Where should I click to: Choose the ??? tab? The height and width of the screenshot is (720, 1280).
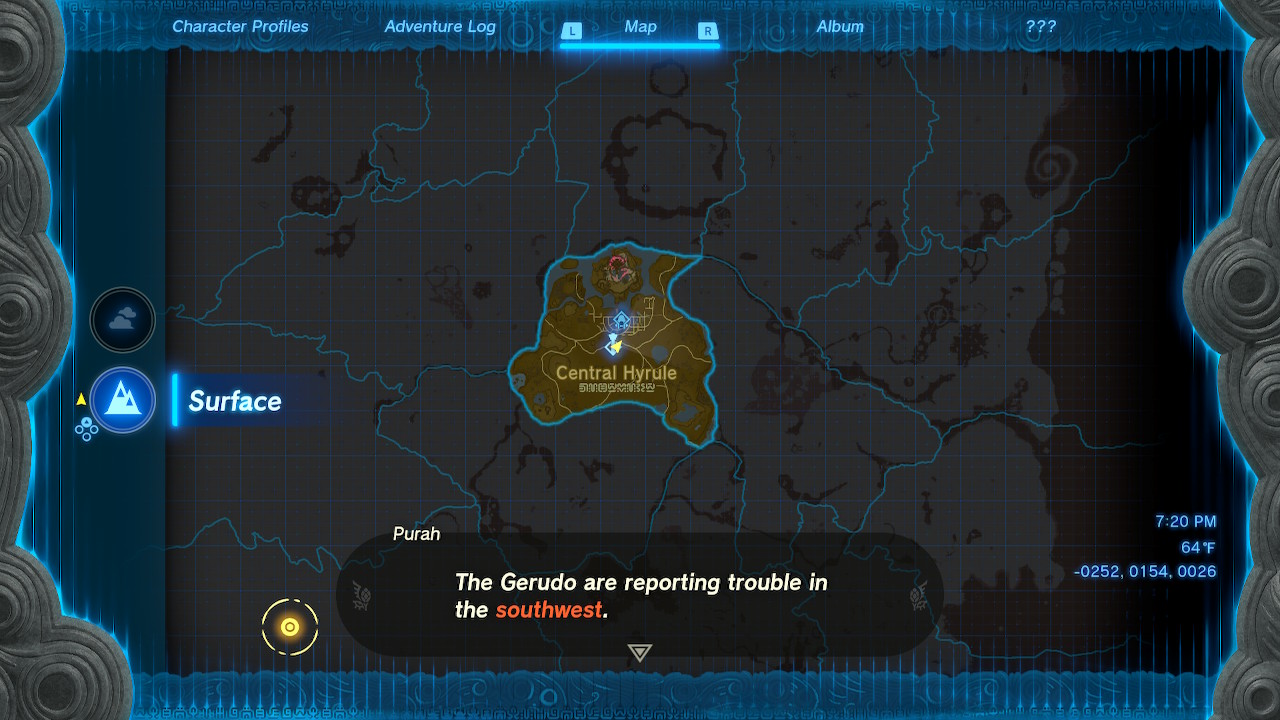tap(1040, 27)
